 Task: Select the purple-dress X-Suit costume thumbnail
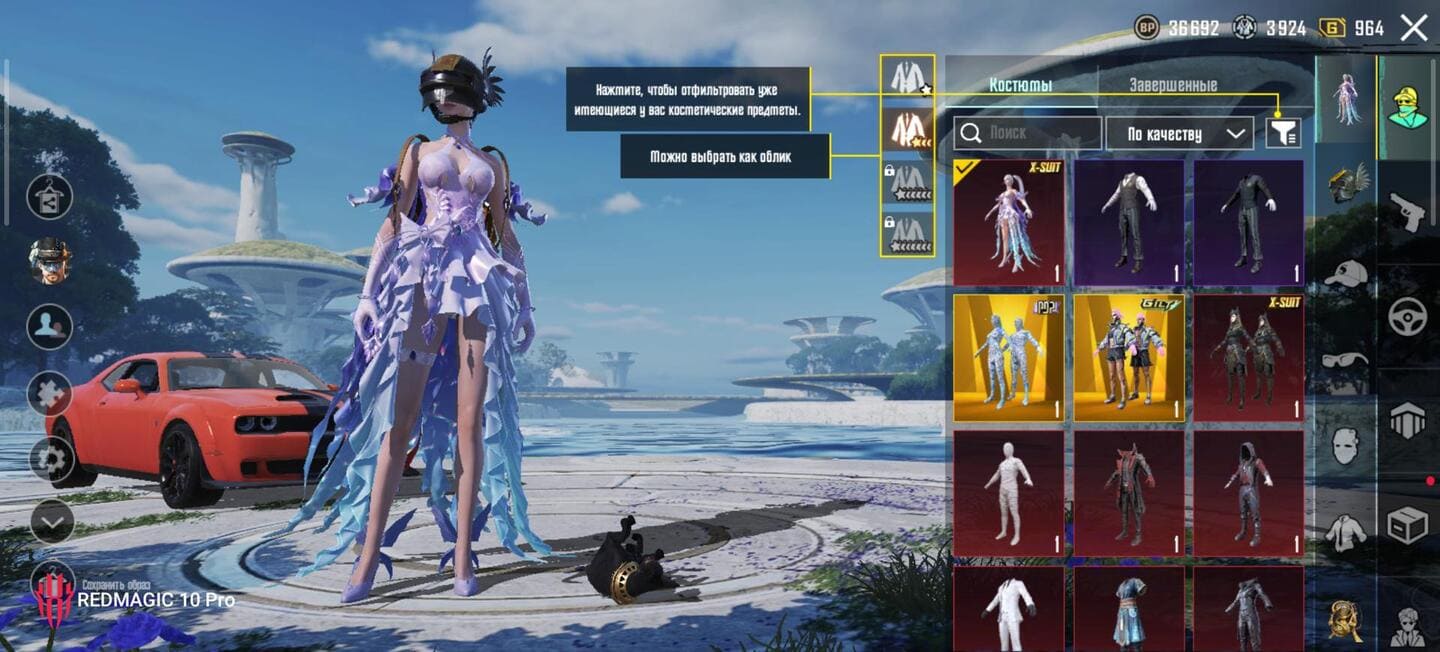point(1008,223)
